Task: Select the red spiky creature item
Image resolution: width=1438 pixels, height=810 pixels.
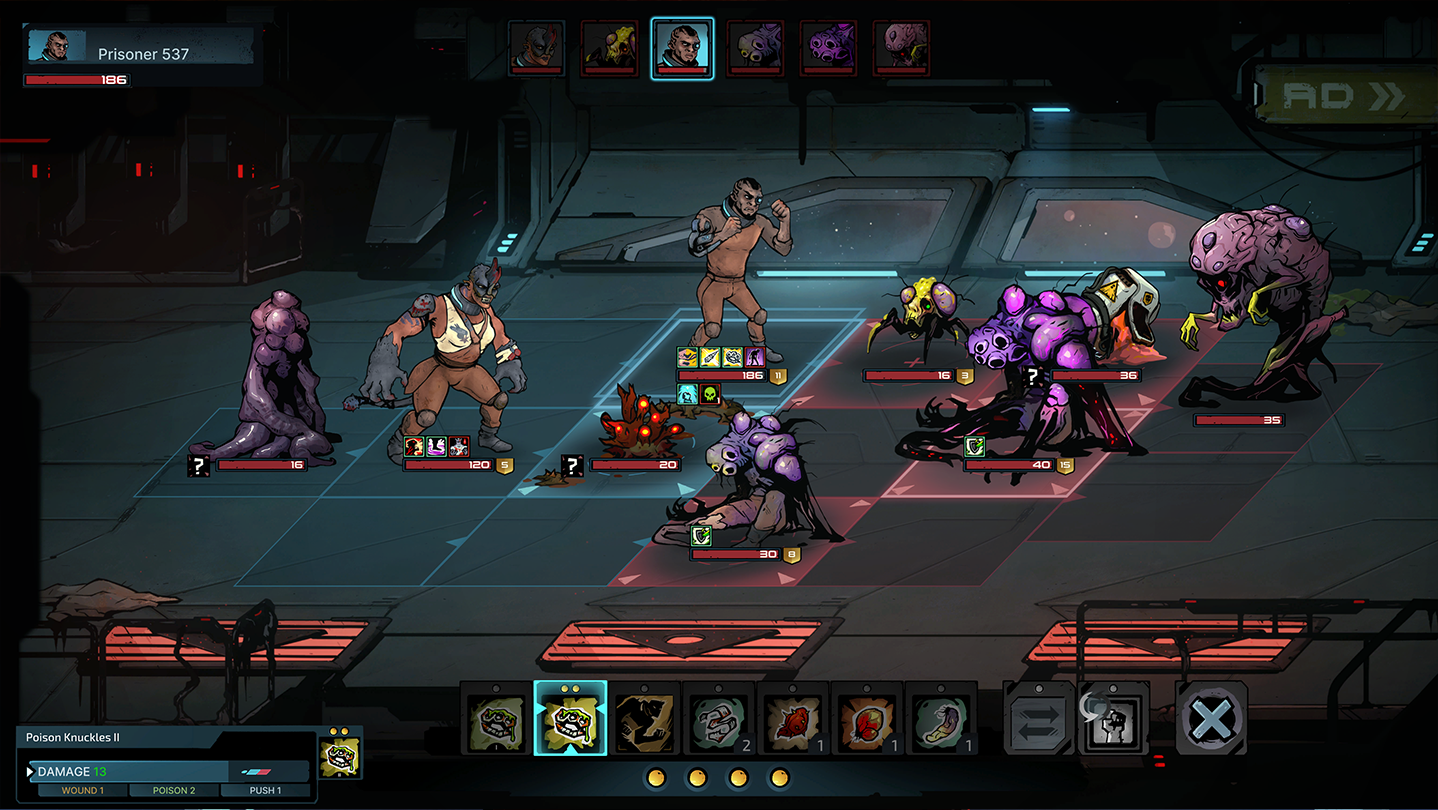Action: click(792, 719)
